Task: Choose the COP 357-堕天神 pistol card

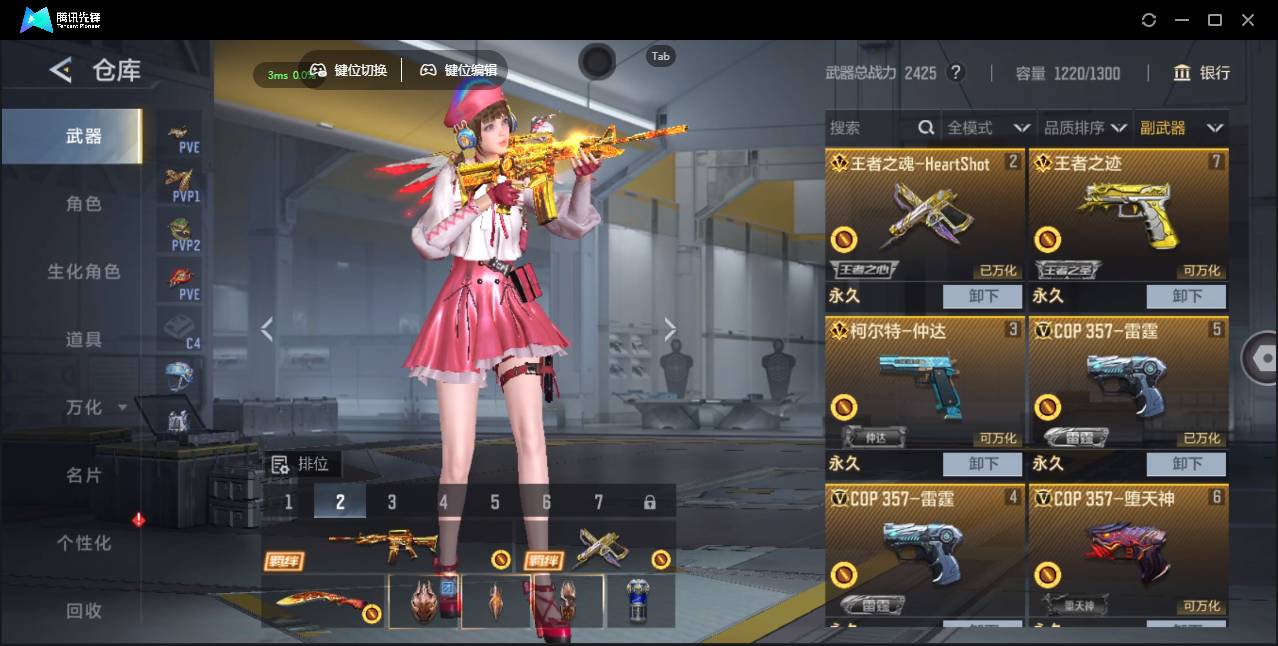Action: pyautogui.click(x=1127, y=550)
